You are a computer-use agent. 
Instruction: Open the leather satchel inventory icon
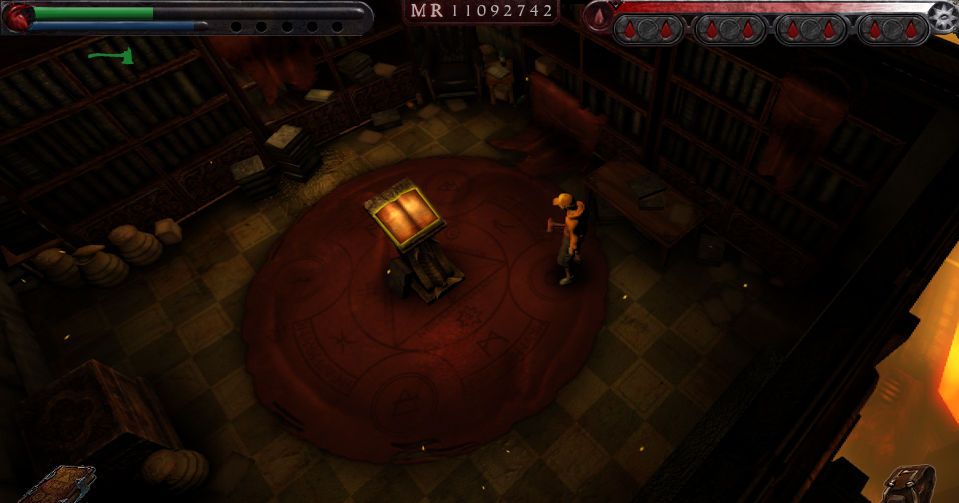[x=910, y=483]
